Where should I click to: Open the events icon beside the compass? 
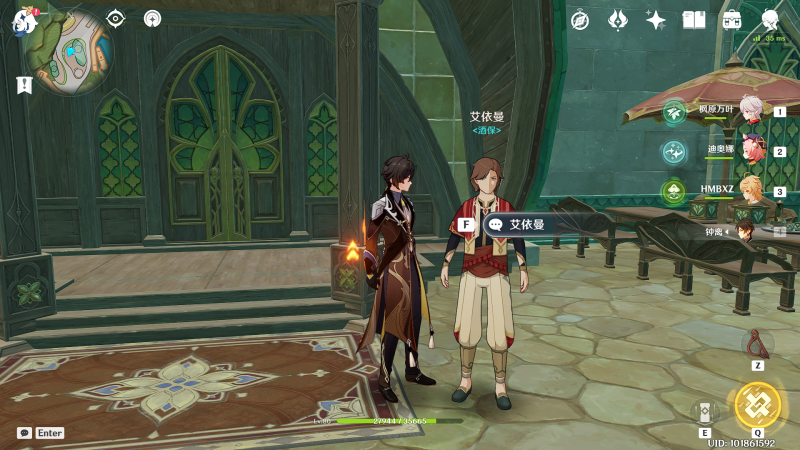click(x=618, y=20)
